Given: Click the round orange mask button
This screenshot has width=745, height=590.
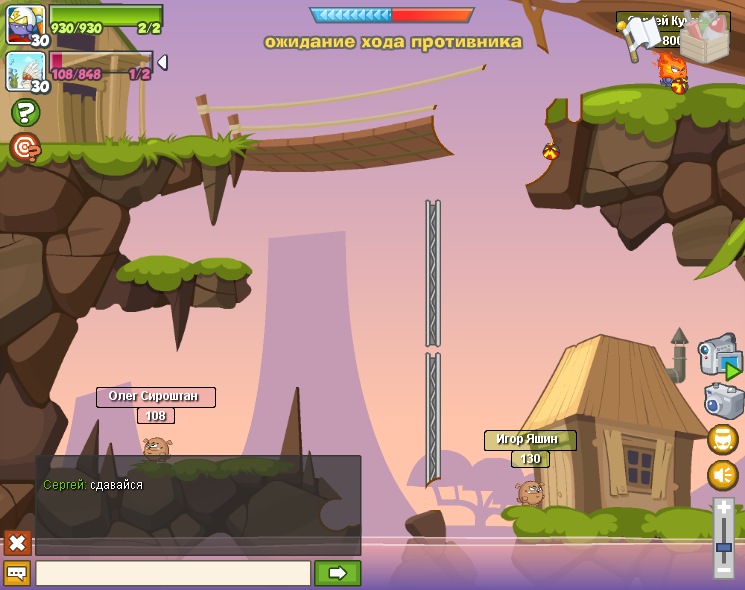Looking at the screenshot, I should pyautogui.click(x=723, y=439).
